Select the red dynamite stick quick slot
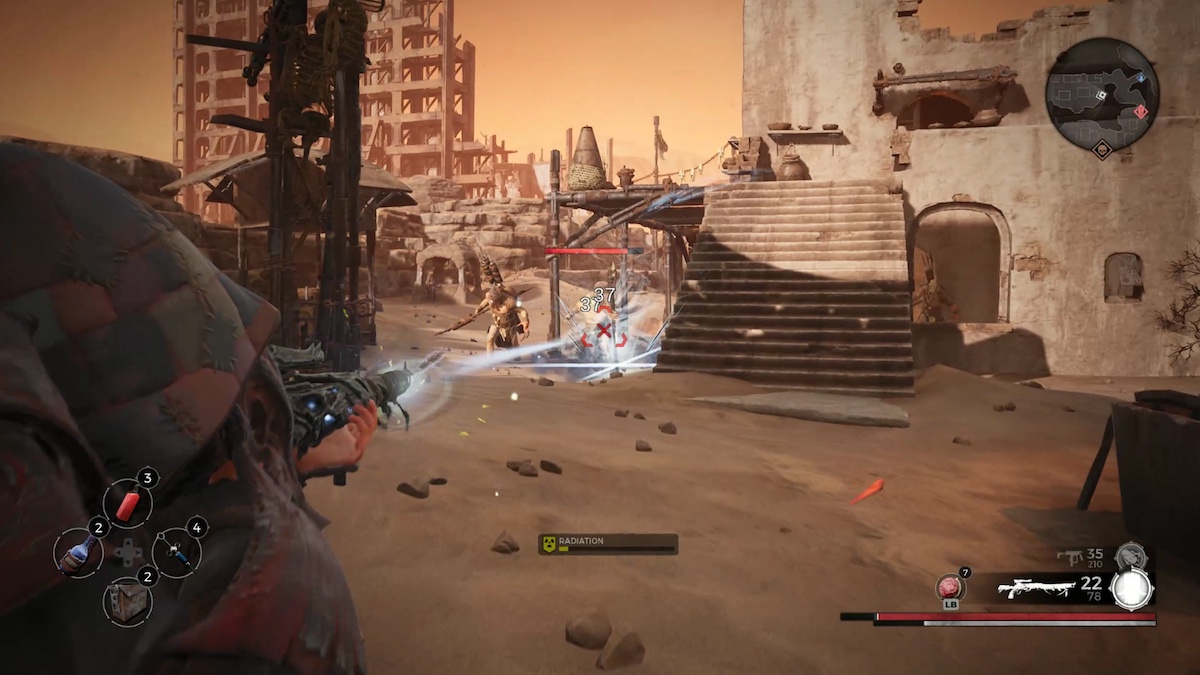 pos(127,503)
